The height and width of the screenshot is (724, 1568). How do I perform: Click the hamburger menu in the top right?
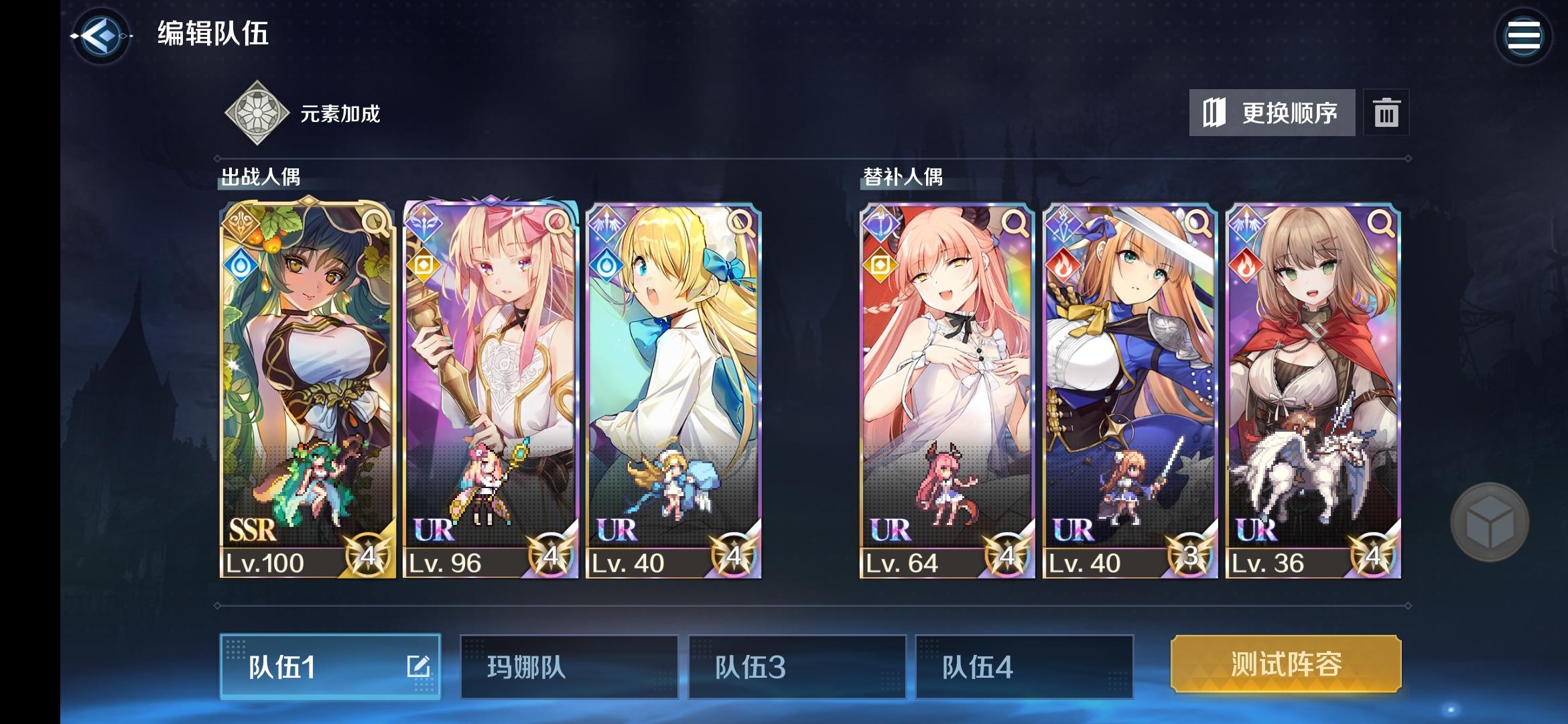pyautogui.click(x=1524, y=35)
